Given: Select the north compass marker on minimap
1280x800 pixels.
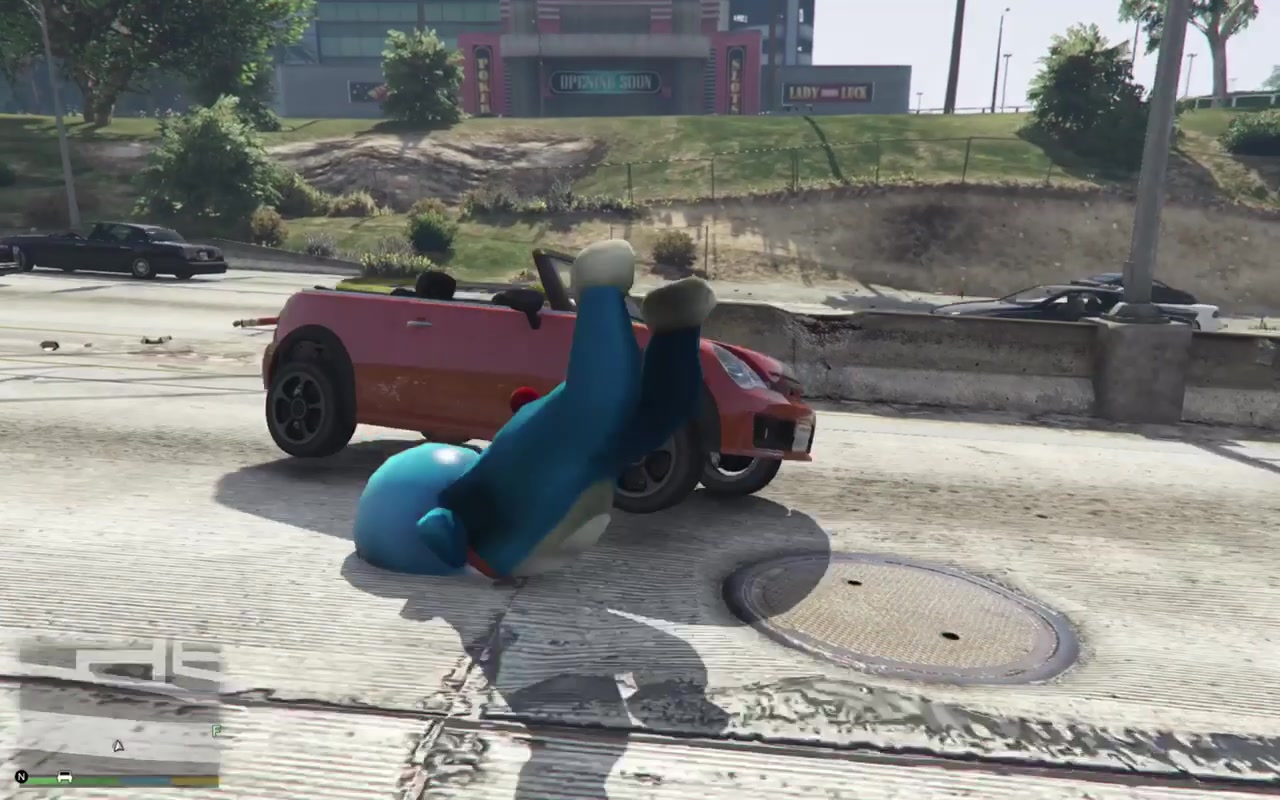Looking at the screenshot, I should pos(21,777).
